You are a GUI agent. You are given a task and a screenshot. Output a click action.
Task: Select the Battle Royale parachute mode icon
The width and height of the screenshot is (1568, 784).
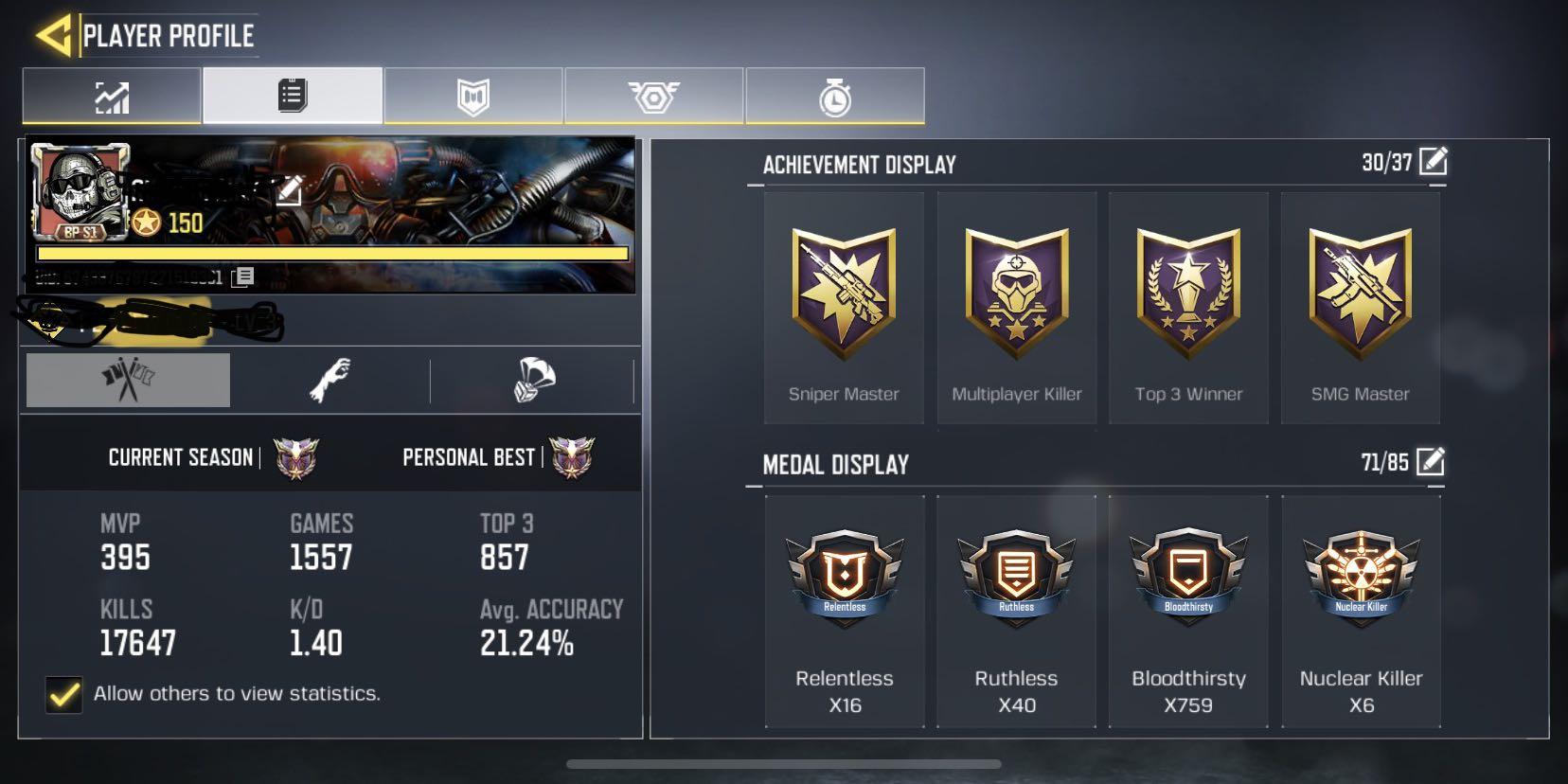click(535, 379)
